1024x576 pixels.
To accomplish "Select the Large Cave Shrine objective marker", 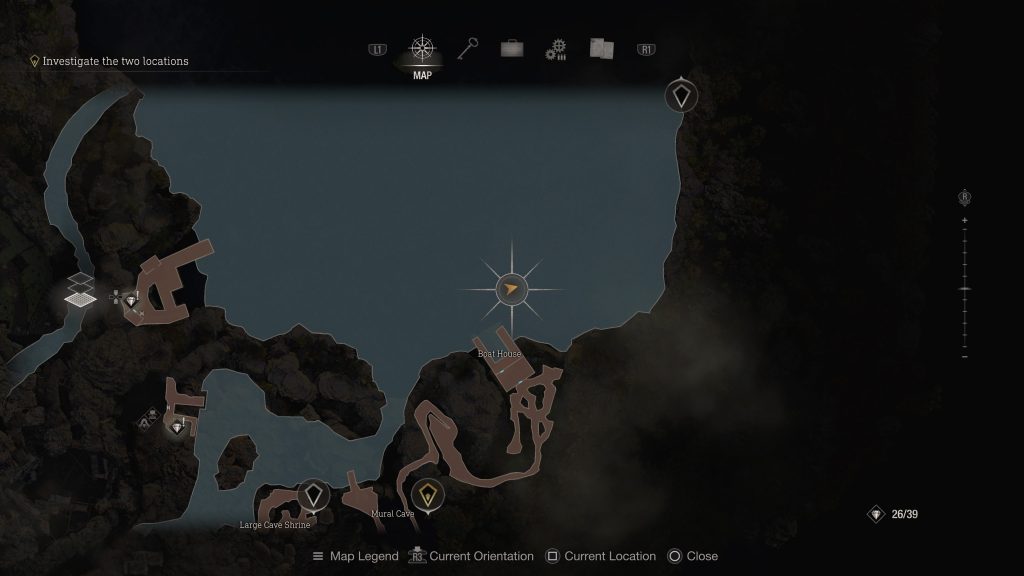I will [314, 495].
